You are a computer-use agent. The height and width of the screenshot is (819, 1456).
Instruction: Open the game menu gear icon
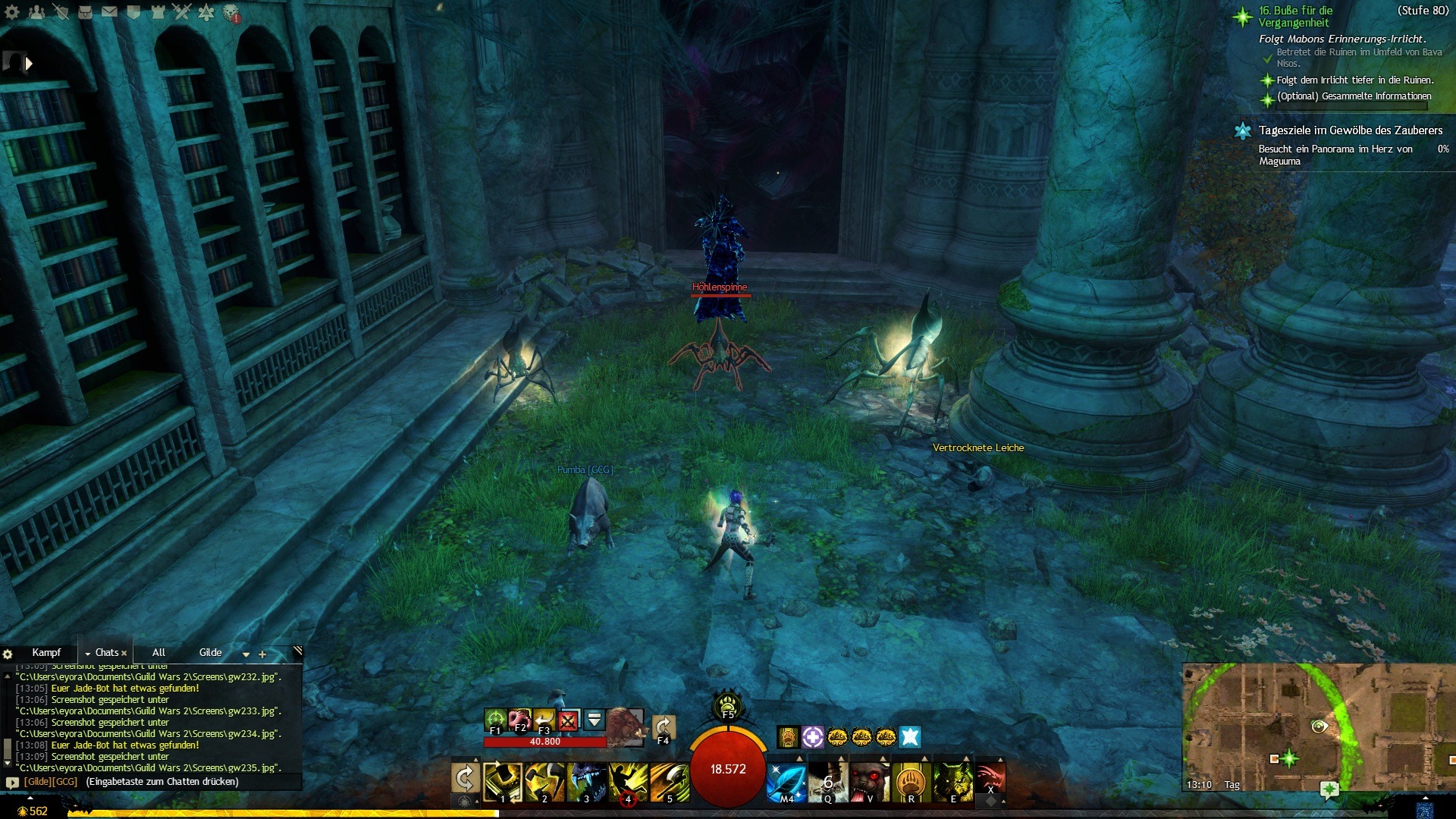pyautogui.click(x=12, y=12)
